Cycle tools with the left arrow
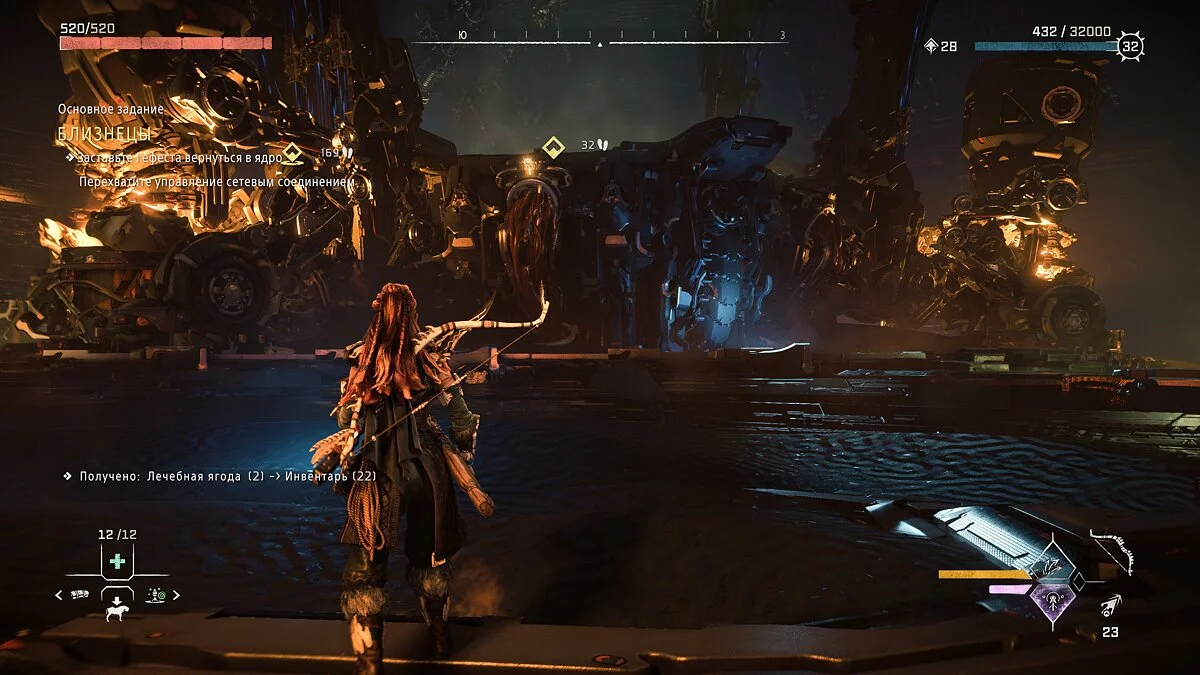The height and width of the screenshot is (675, 1200). (58, 595)
